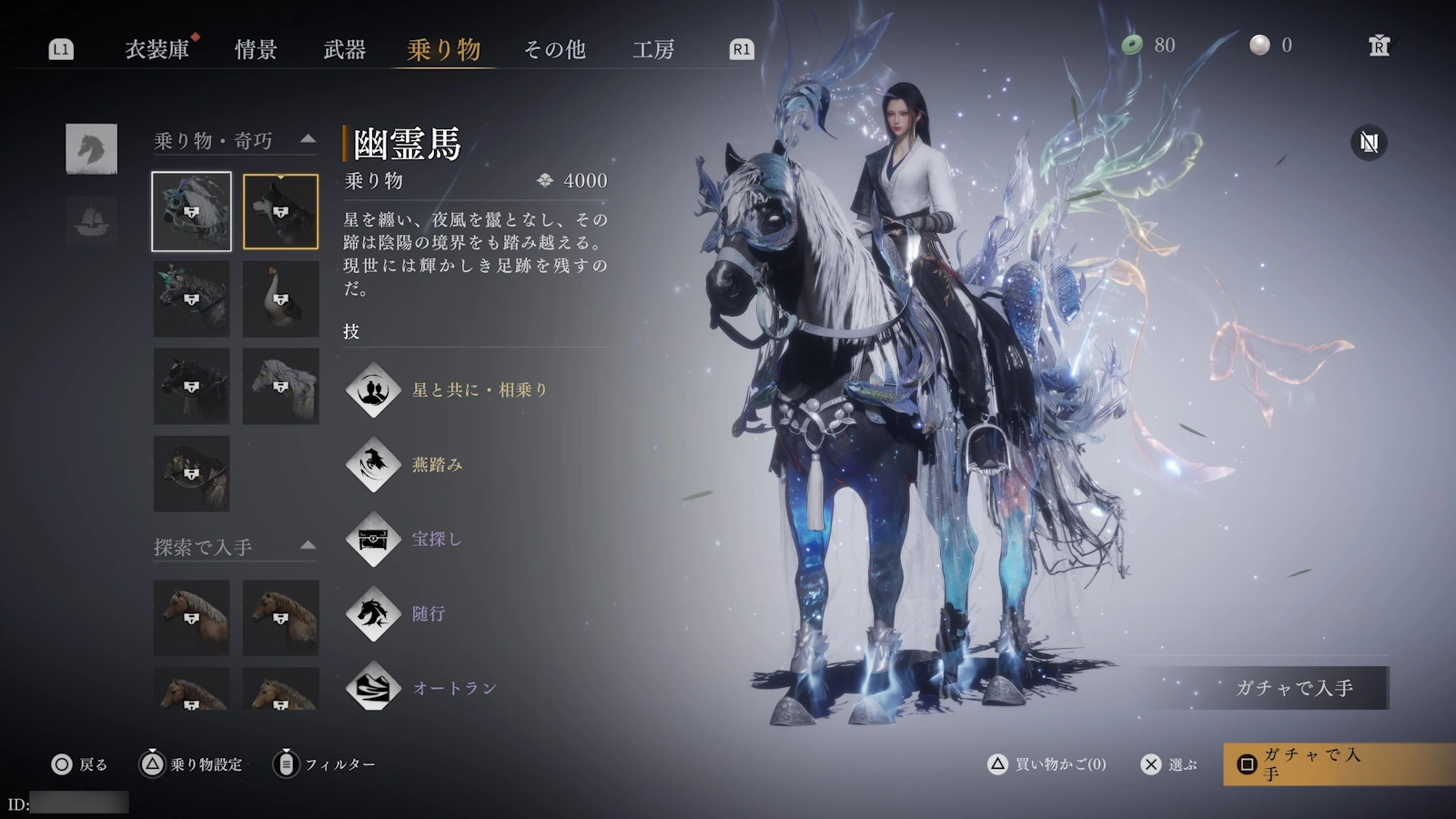Switch to the 武器 tab
The image size is (1456, 819).
(x=343, y=51)
